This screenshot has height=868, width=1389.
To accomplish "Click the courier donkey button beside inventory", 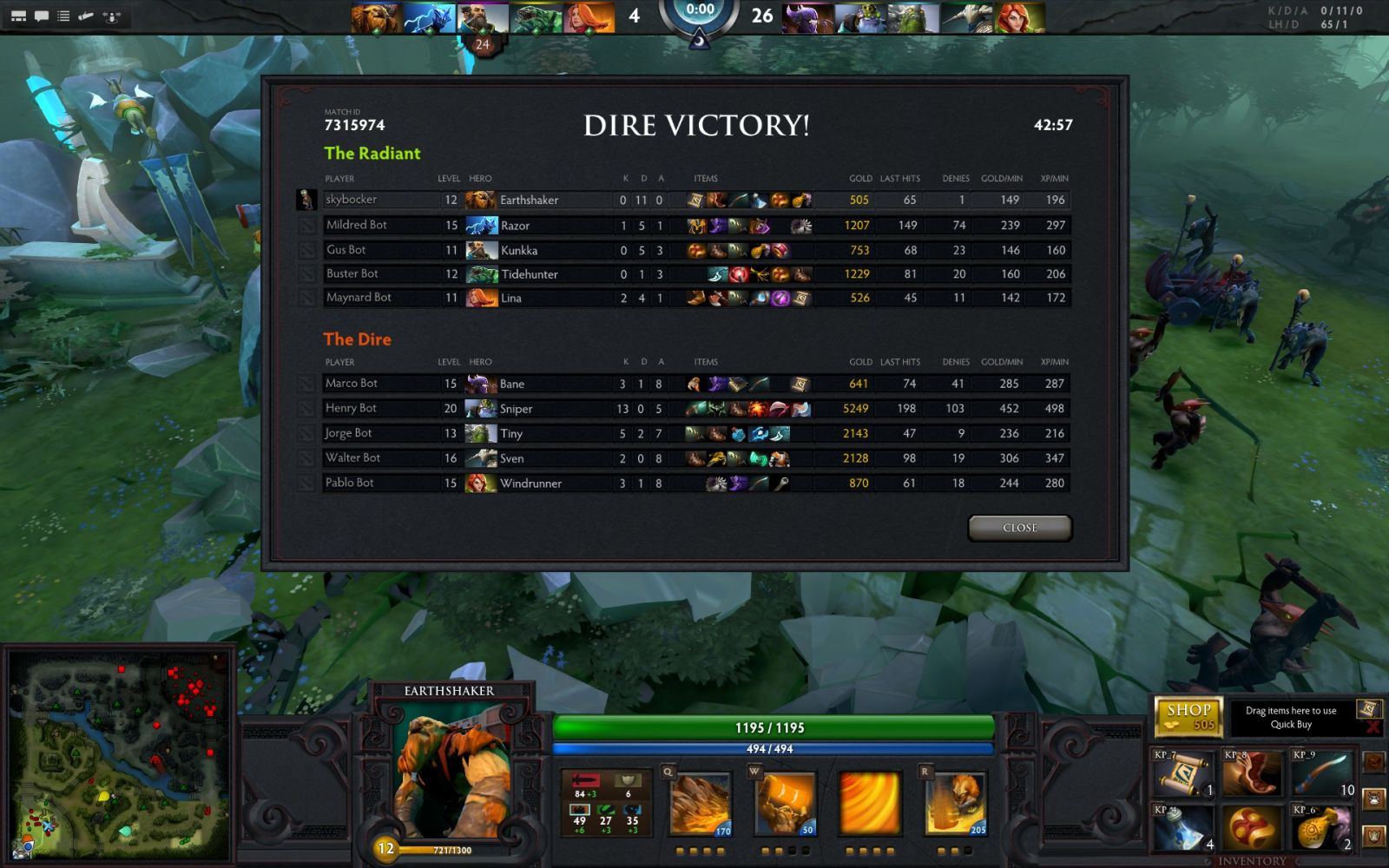I will click(1373, 798).
